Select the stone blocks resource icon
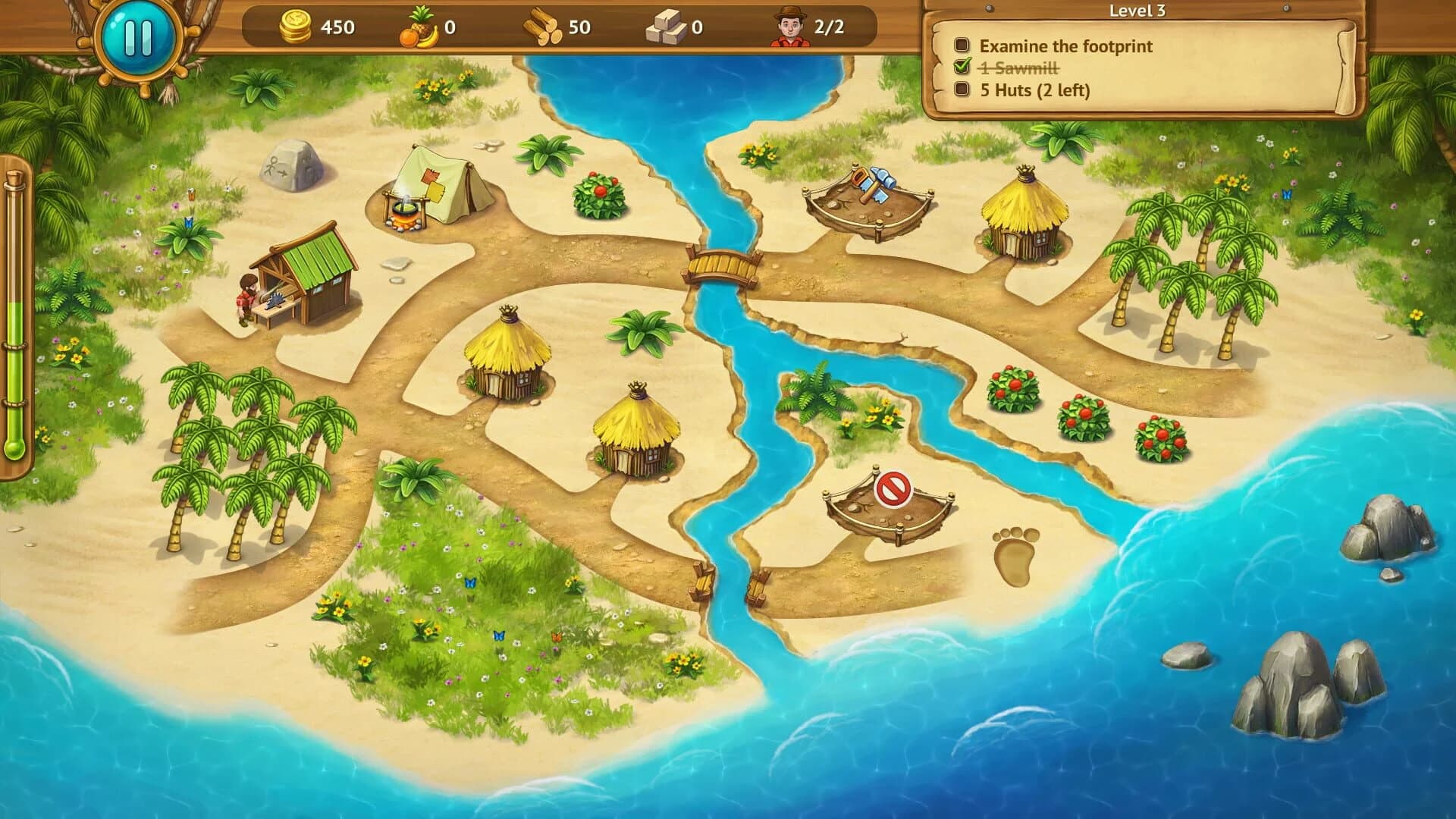The height and width of the screenshot is (819, 1456). point(667,25)
